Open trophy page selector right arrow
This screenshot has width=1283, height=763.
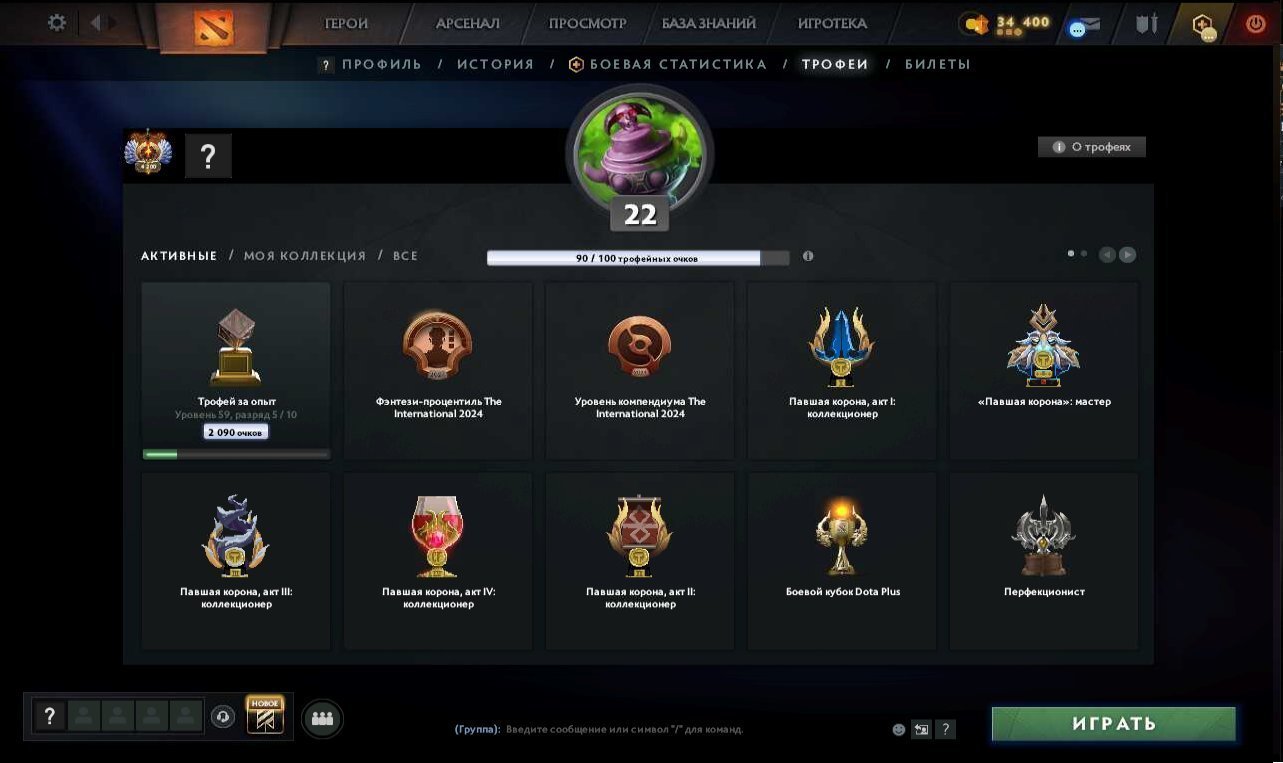1127,255
